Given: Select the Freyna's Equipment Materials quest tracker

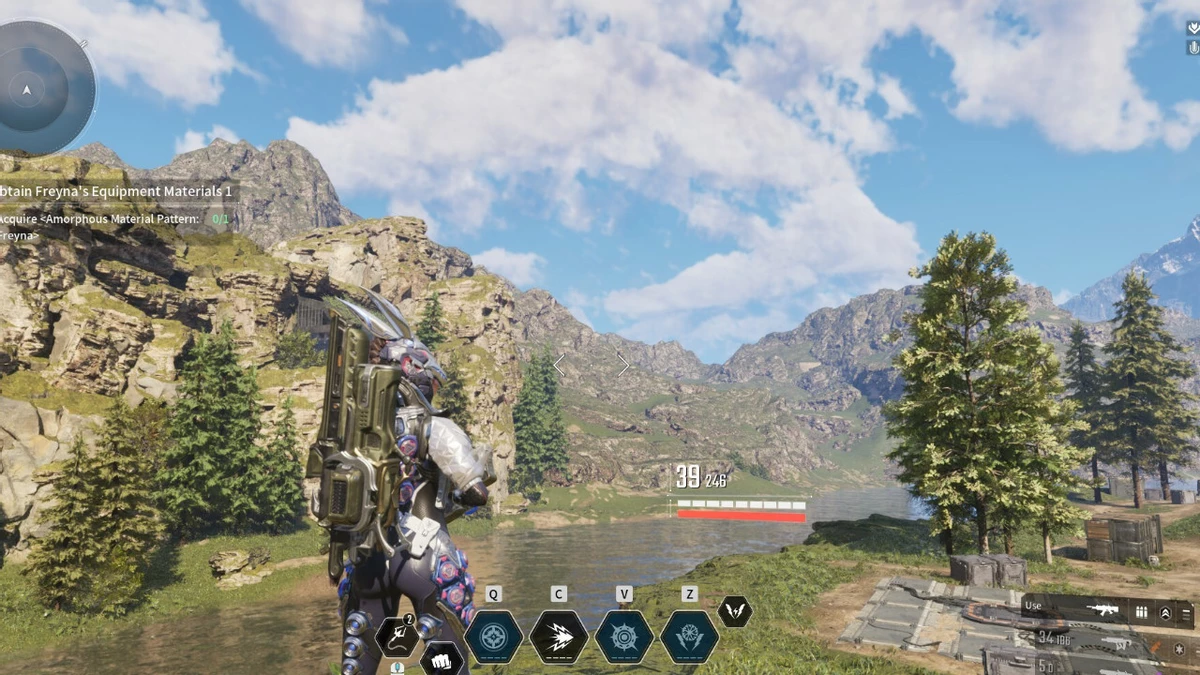Looking at the screenshot, I should tap(116, 191).
